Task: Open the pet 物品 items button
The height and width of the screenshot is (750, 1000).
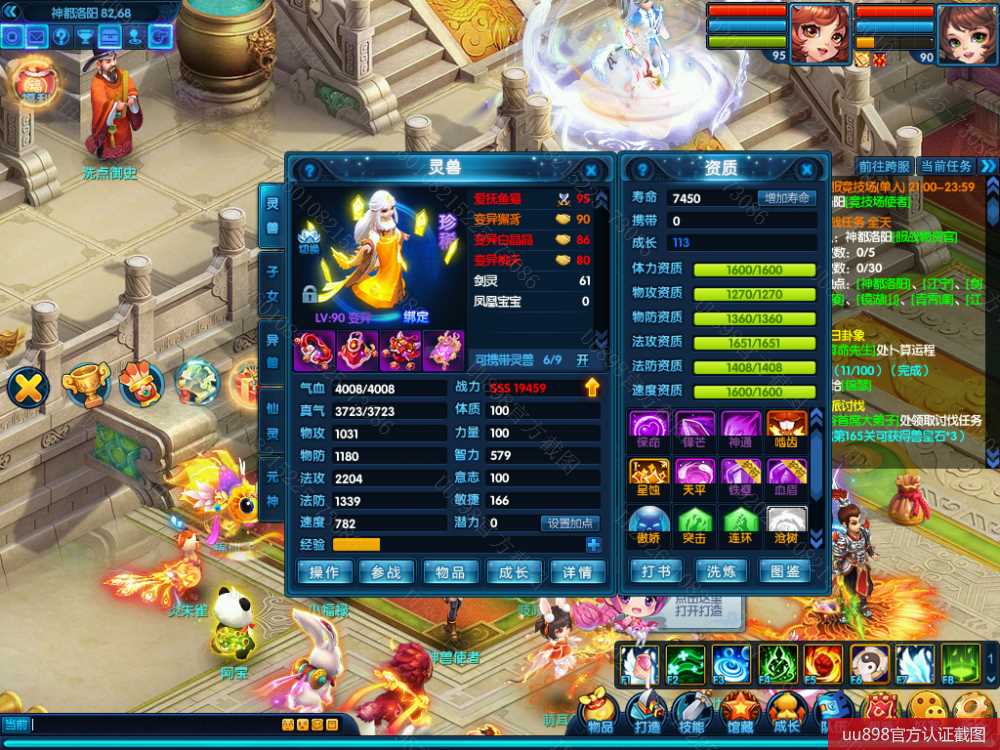Action: [x=450, y=572]
